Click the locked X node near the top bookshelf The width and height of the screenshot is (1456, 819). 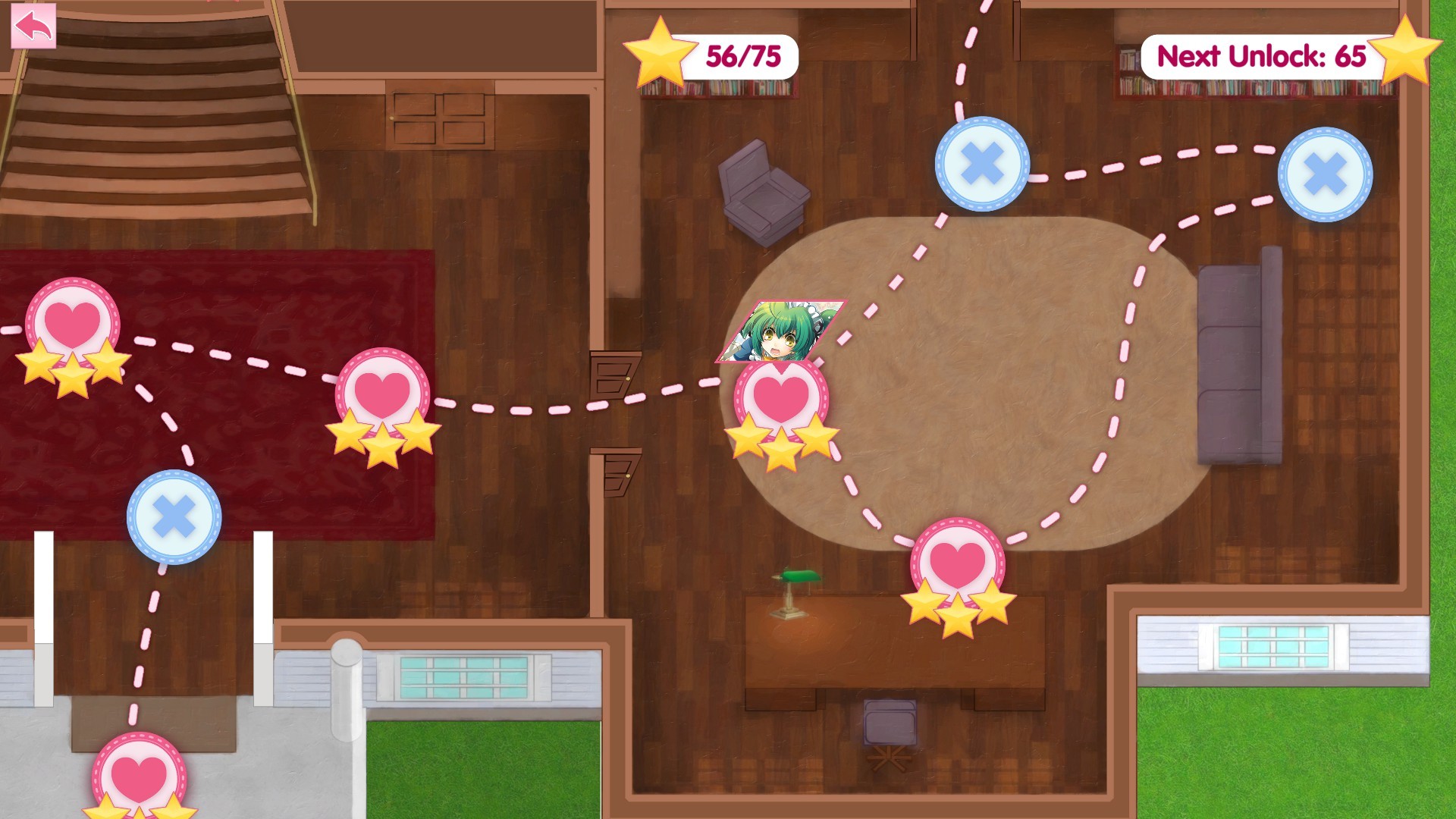(x=982, y=163)
